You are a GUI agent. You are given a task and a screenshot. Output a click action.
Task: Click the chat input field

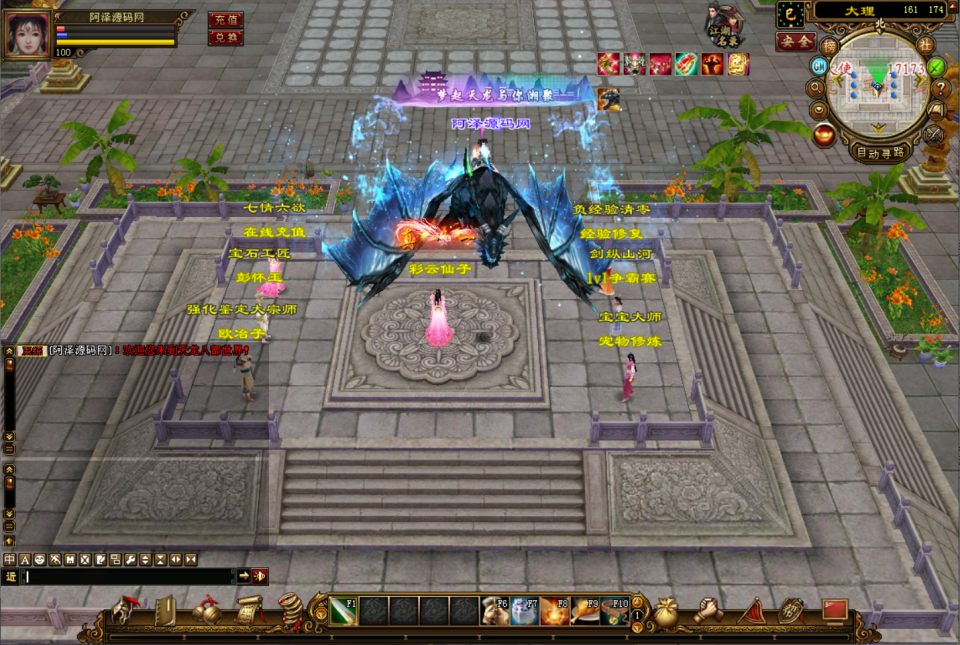[130, 576]
